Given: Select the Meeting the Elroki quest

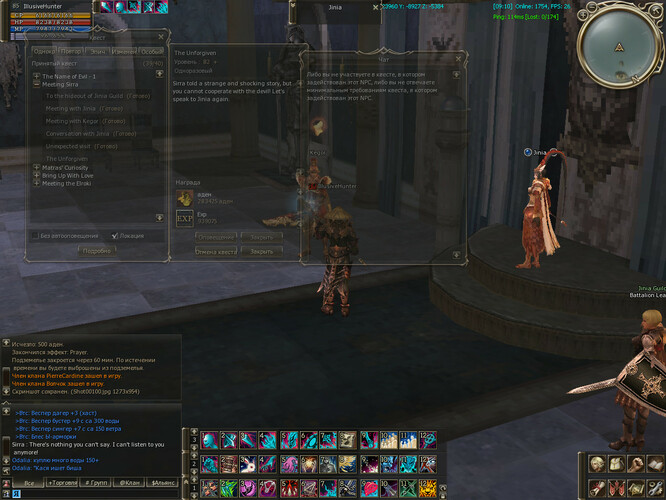Looking at the screenshot, I should [x=66, y=183].
